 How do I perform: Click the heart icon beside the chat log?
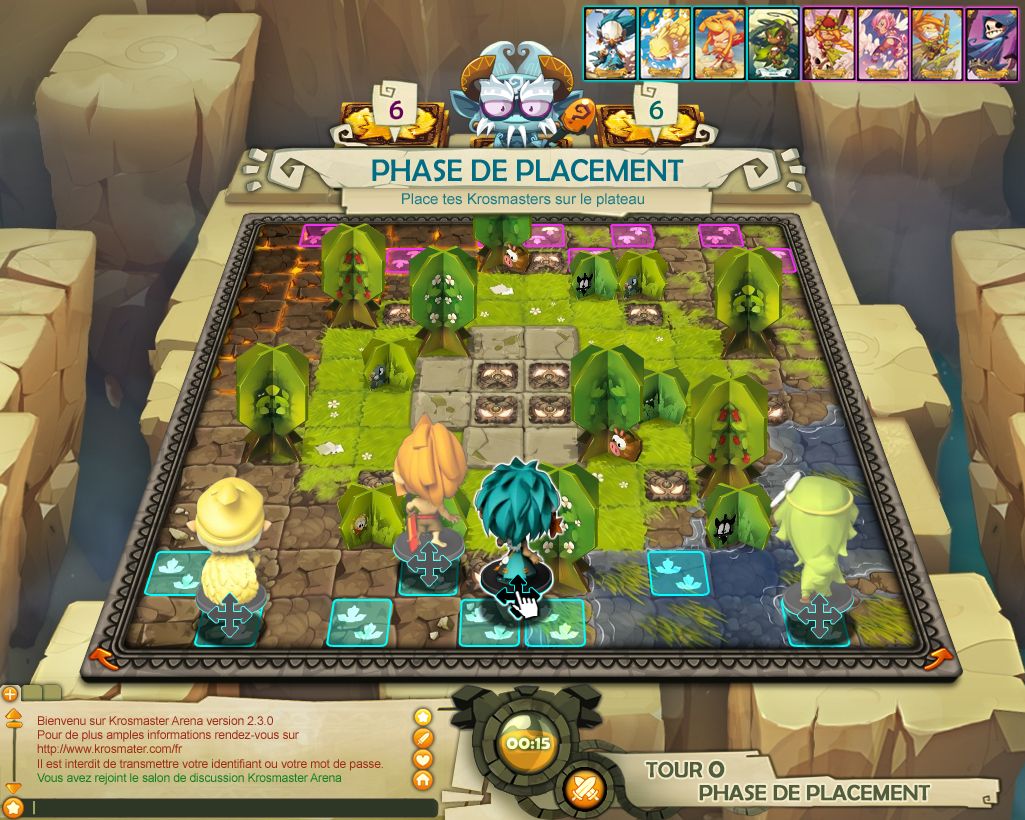tap(423, 758)
